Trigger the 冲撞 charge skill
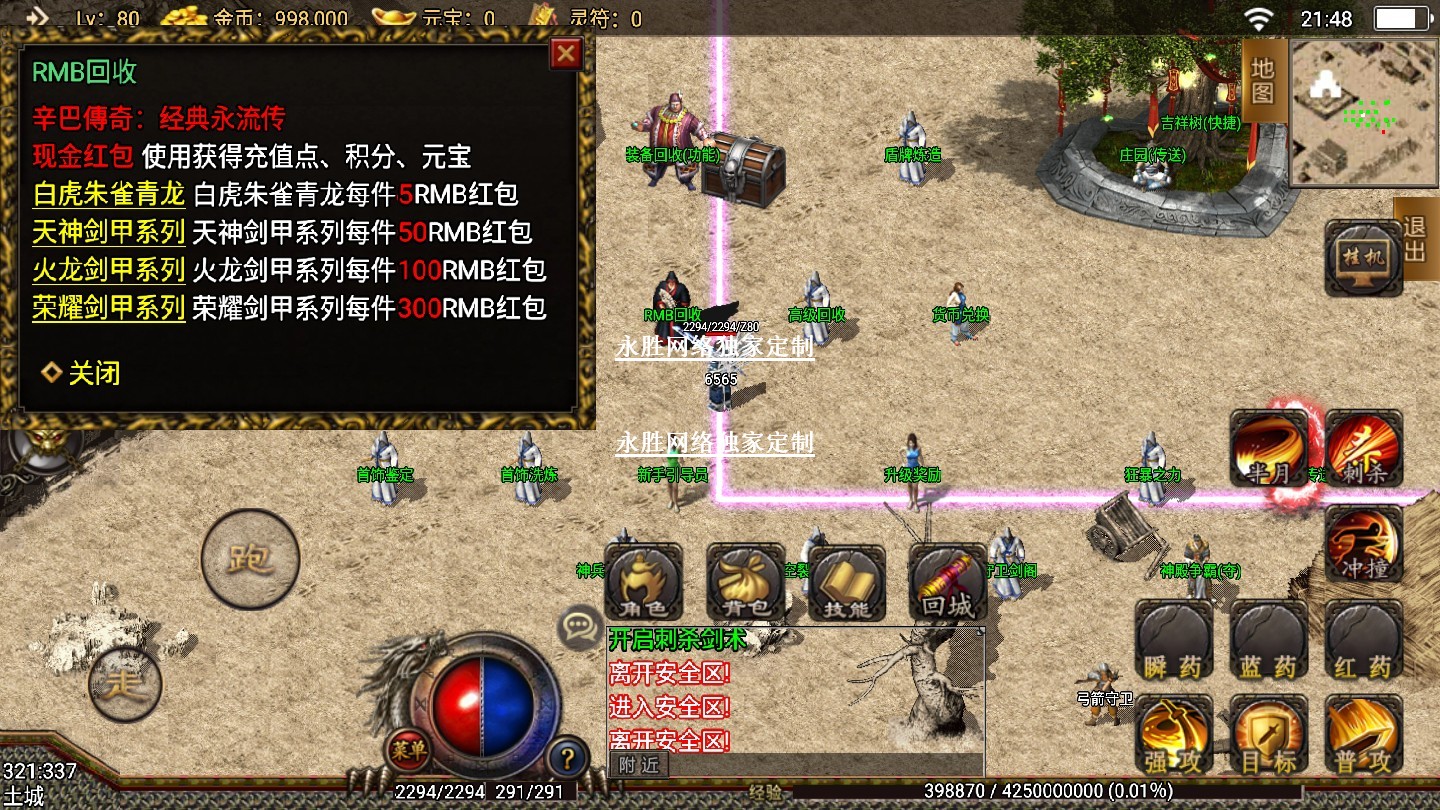 [x=1364, y=545]
